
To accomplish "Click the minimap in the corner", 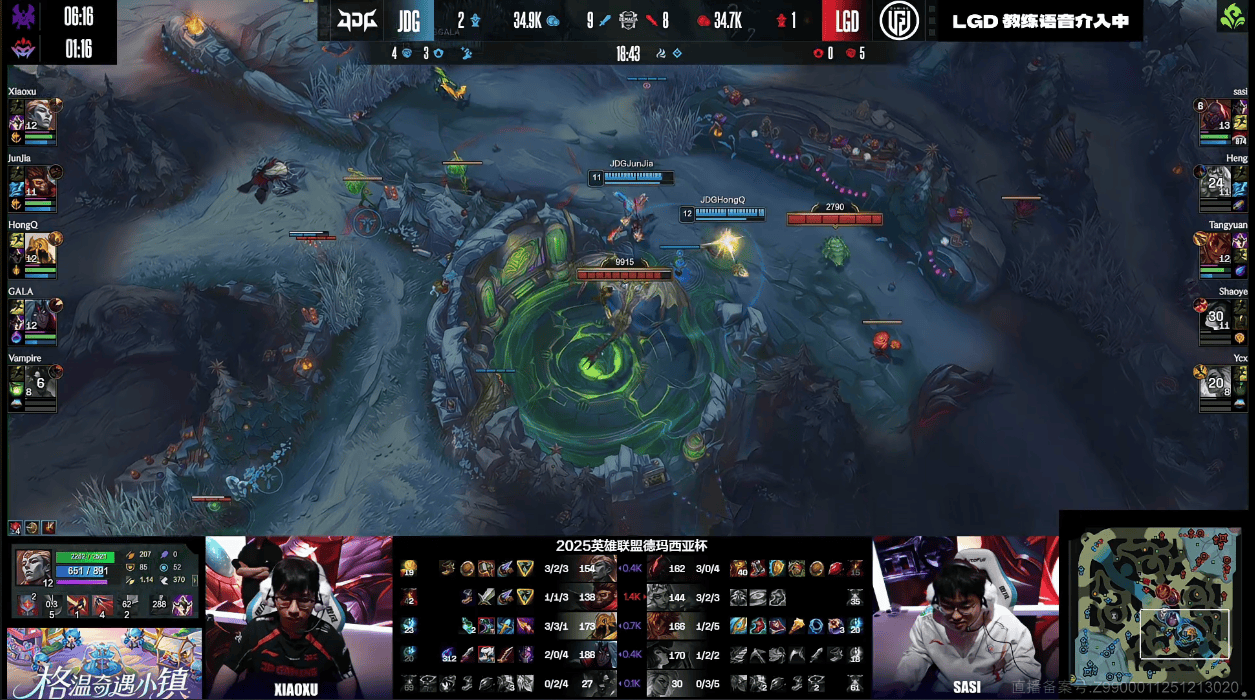I will point(1155,606).
